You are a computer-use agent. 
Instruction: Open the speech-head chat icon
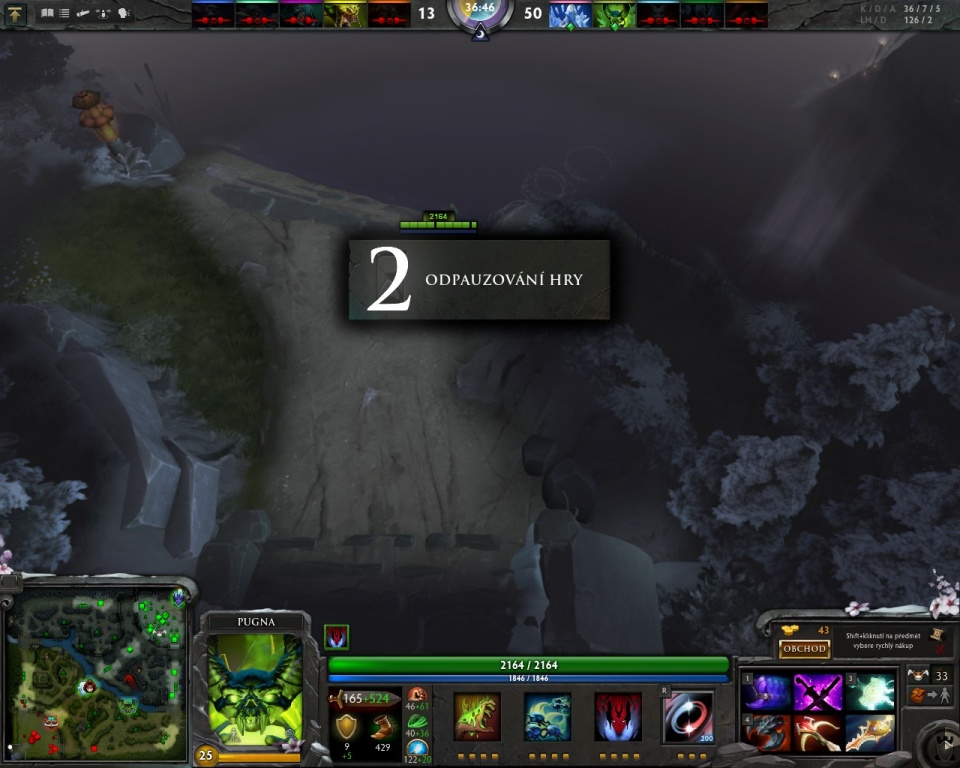click(x=124, y=14)
